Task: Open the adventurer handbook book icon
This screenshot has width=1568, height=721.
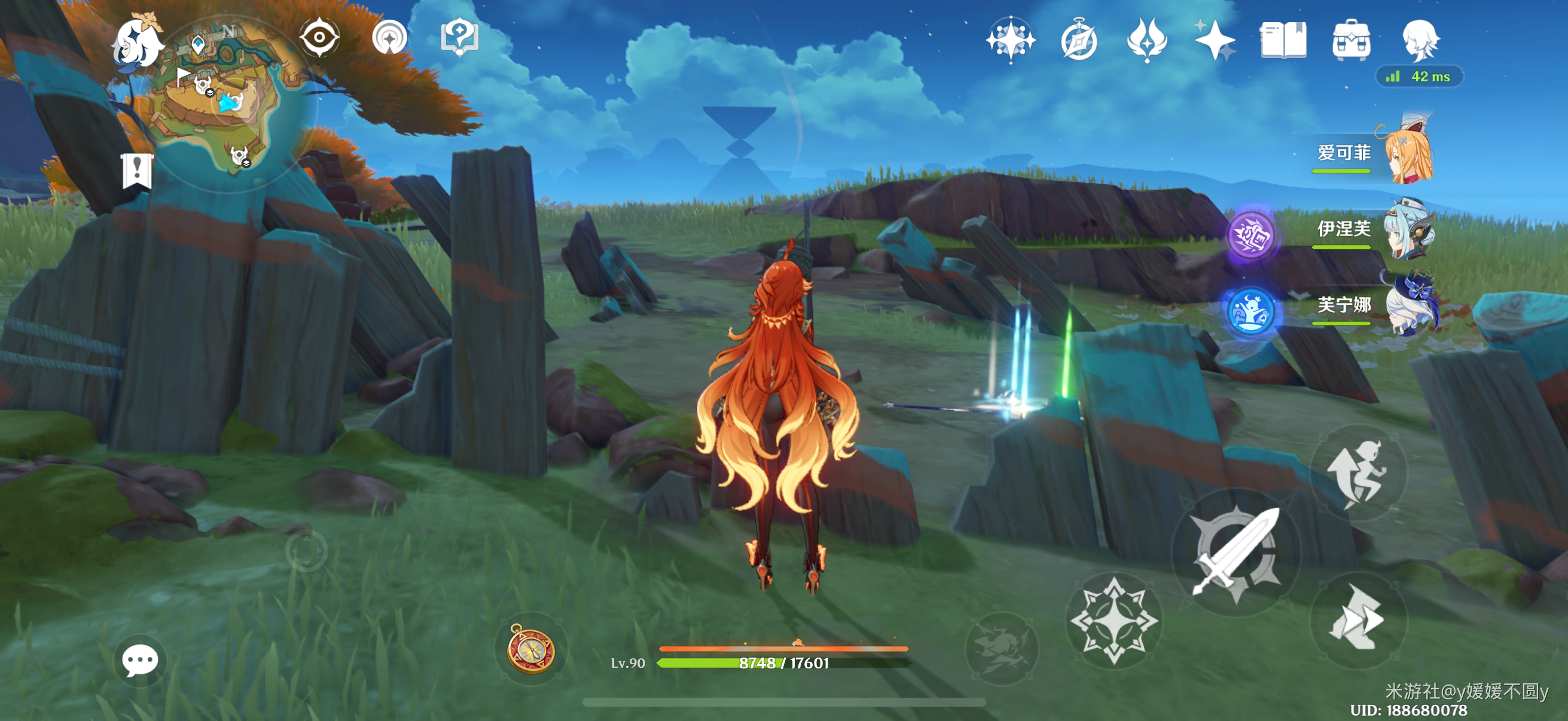Action: coord(1283,40)
